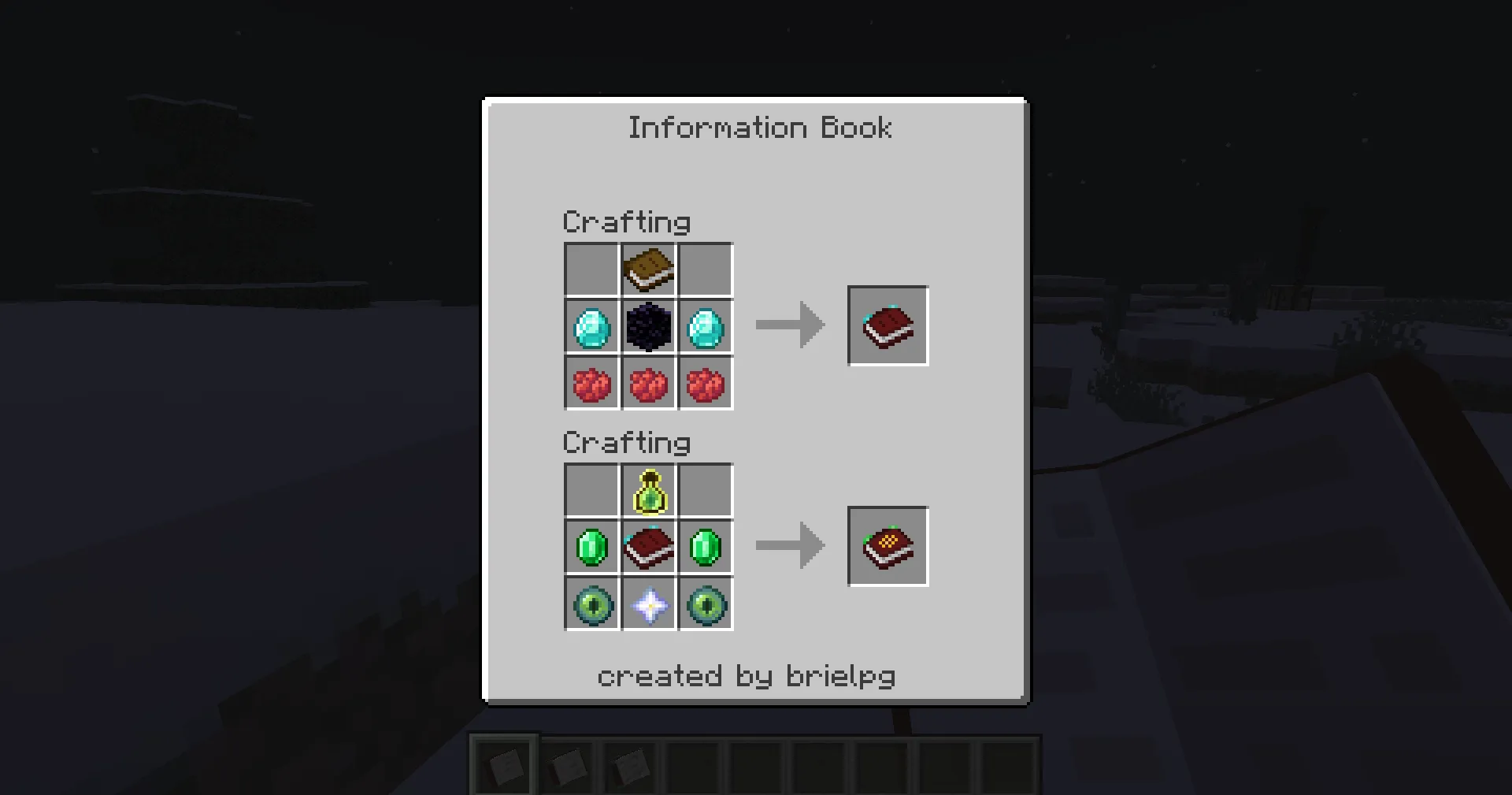This screenshot has height=795, width=1512.
Task: Click the right emerald ingredient
Action: coord(706,547)
